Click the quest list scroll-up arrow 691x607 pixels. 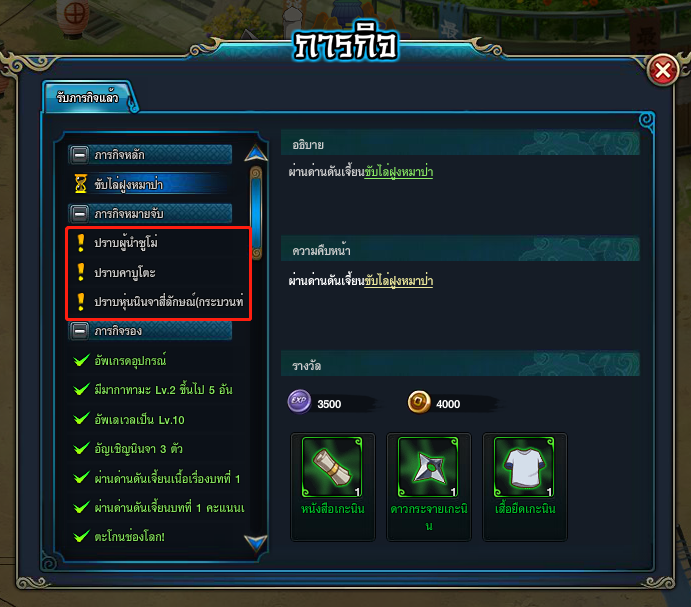256,154
